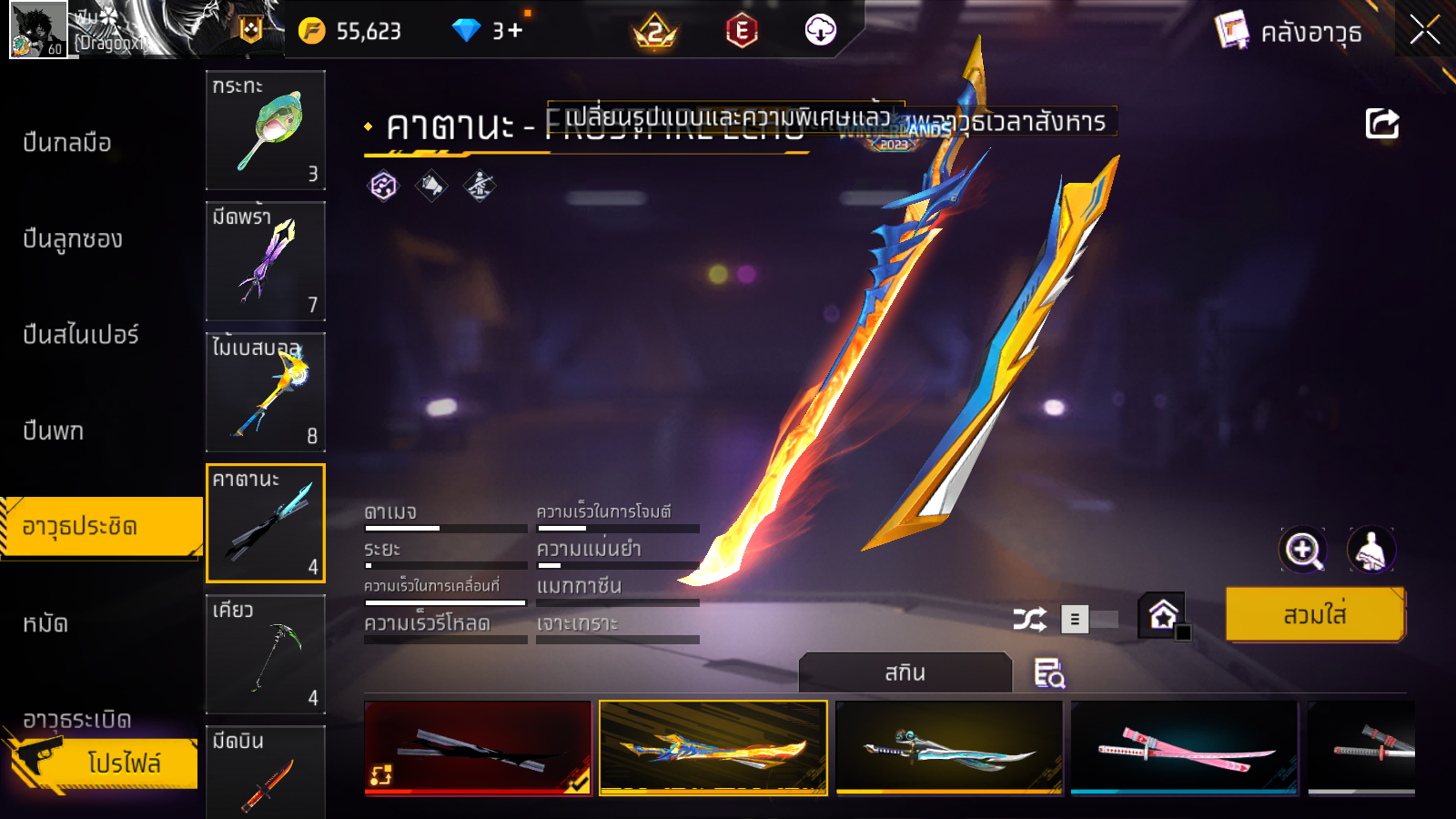Switch to อาวุธระเบิด category
The width and height of the screenshot is (1456, 819).
(77, 719)
